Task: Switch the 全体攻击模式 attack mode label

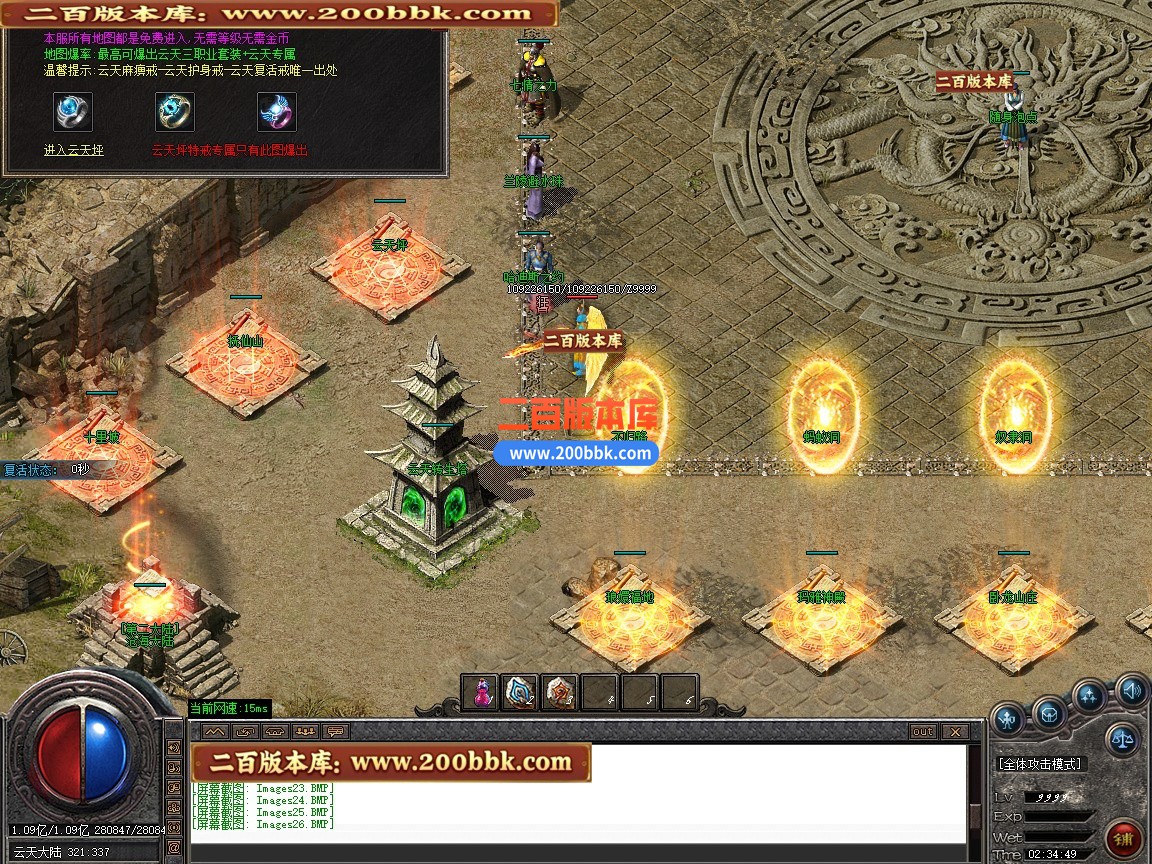Action: (1040, 764)
